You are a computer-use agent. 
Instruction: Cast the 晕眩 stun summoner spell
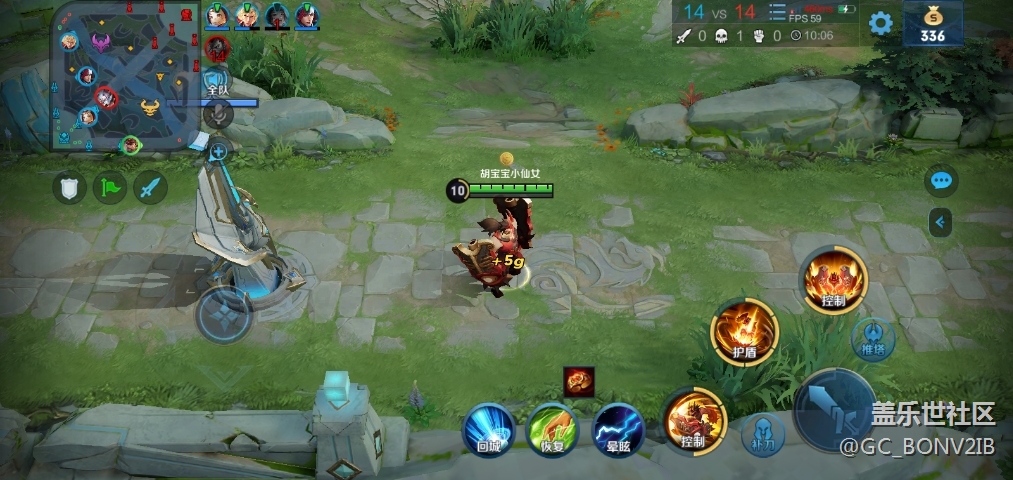pos(617,428)
